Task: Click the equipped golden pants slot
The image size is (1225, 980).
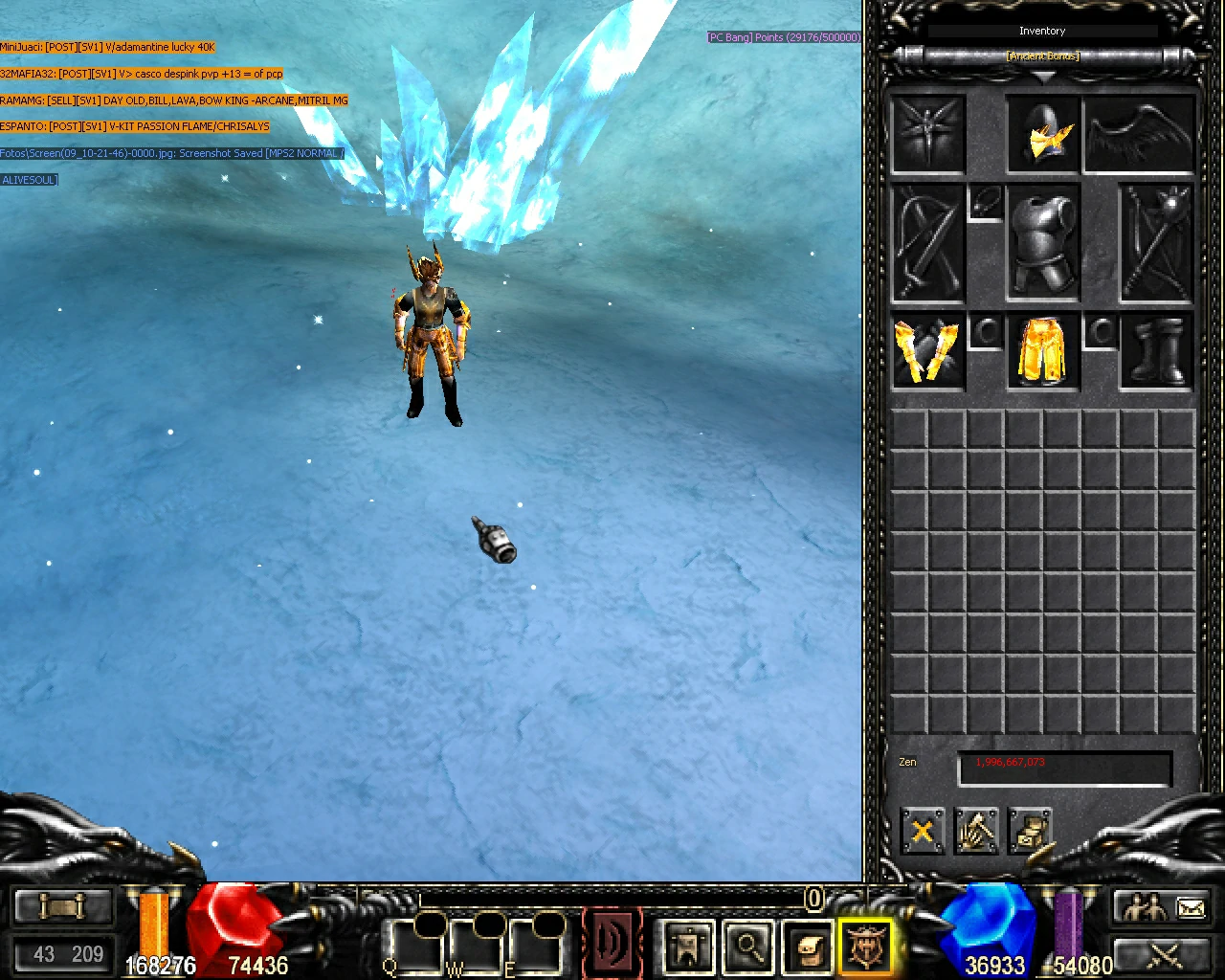Action: [1042, 351]
